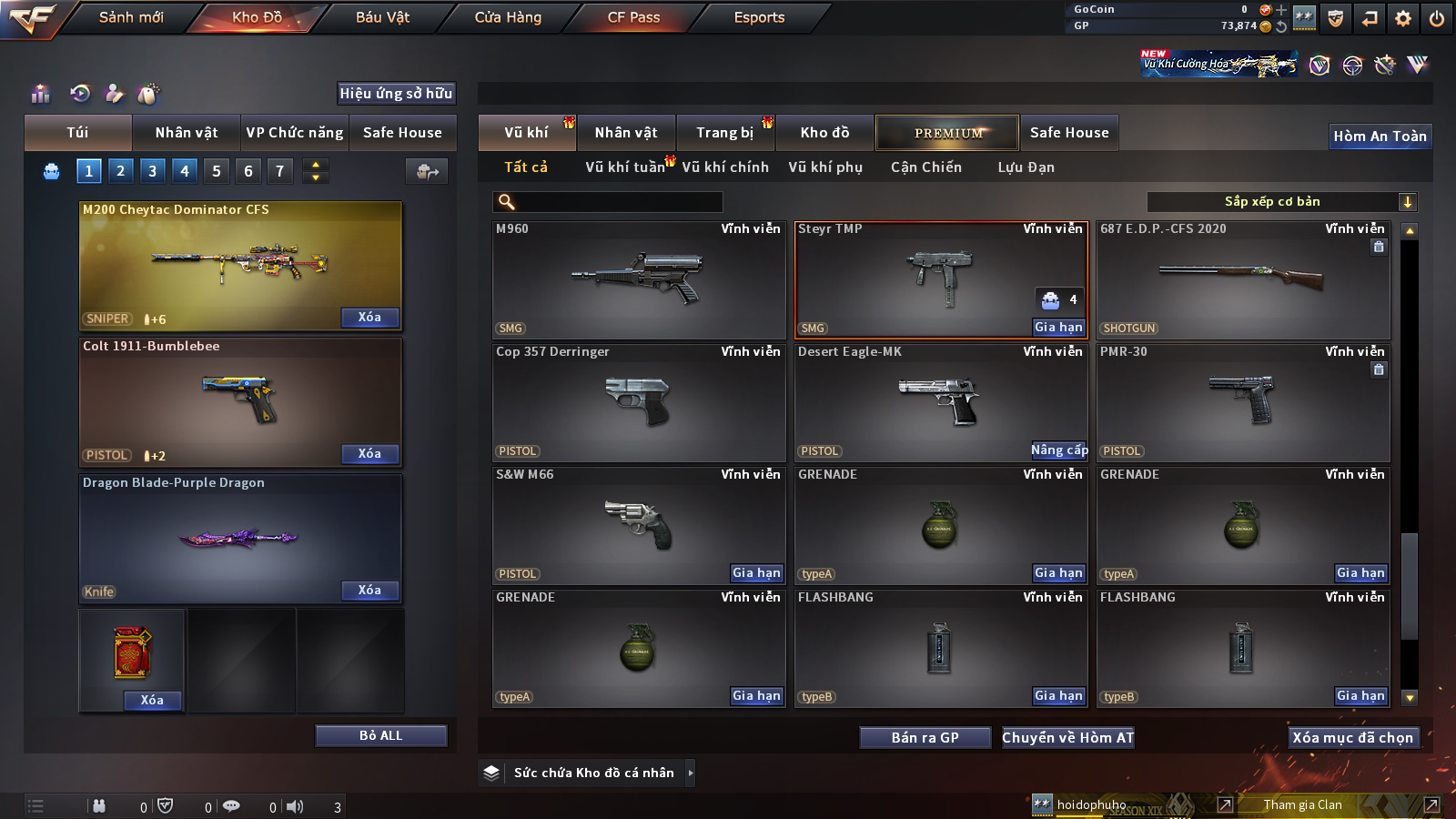Show the Cận Chiến melee category

[925, 167]
